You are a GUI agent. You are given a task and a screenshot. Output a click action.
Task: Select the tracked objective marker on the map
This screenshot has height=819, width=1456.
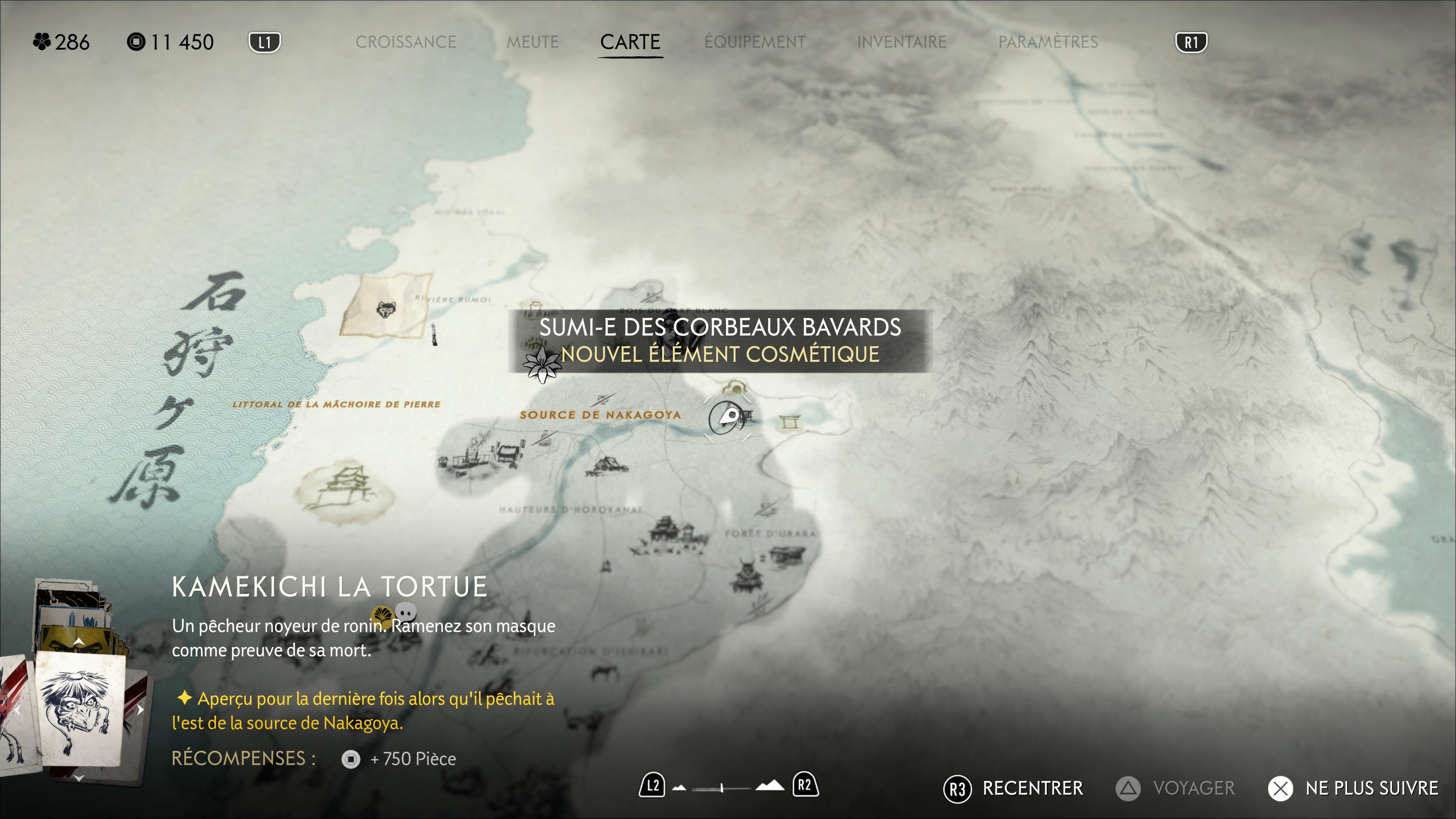click(728, 418)
